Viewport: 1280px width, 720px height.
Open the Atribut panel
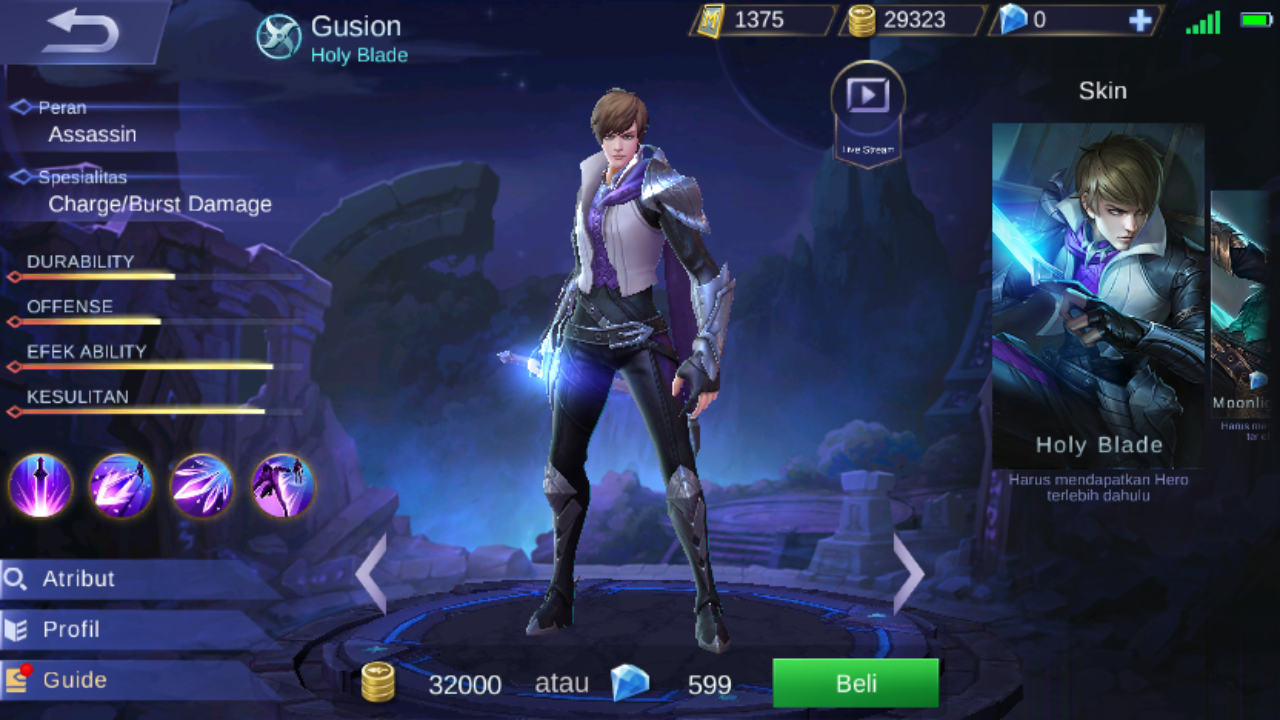80,579
